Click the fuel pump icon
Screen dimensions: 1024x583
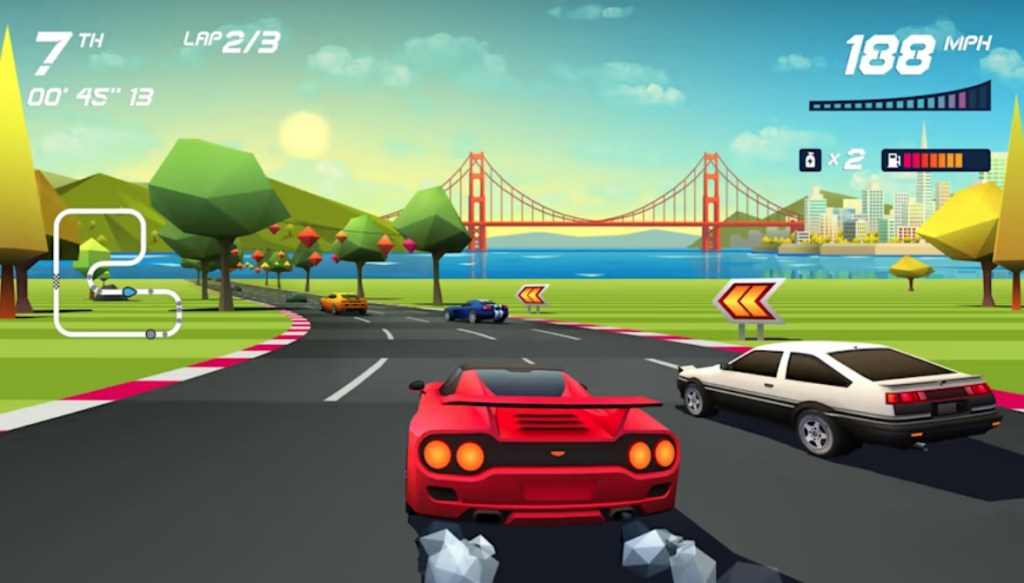[892, 160]
